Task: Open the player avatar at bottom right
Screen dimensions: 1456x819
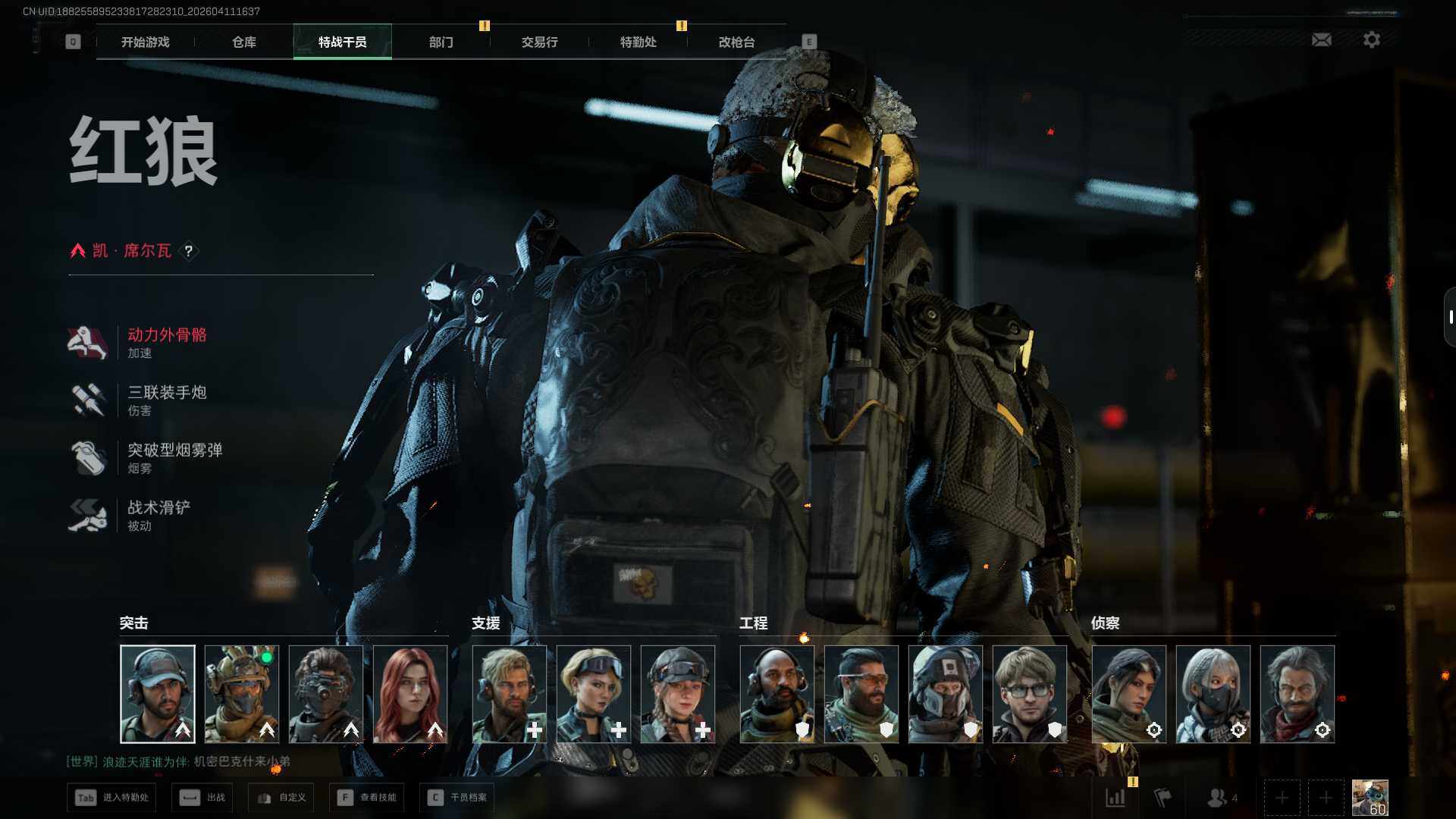Action: (1370, 798)
